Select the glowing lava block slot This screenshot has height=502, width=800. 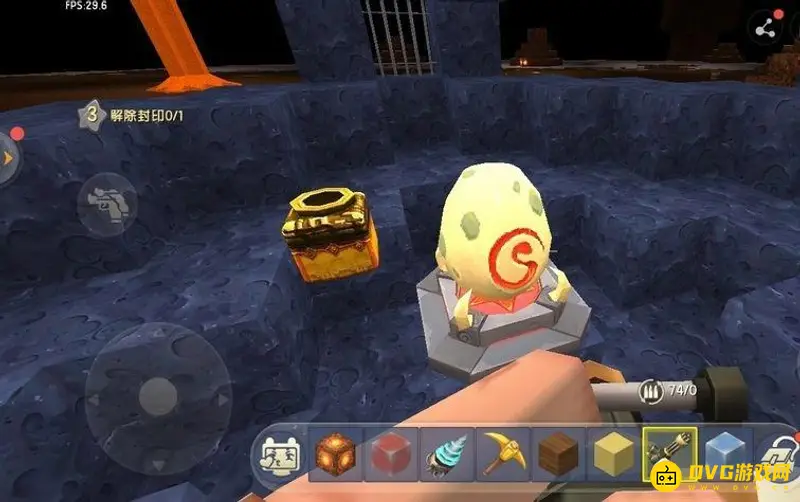[334, 457]
